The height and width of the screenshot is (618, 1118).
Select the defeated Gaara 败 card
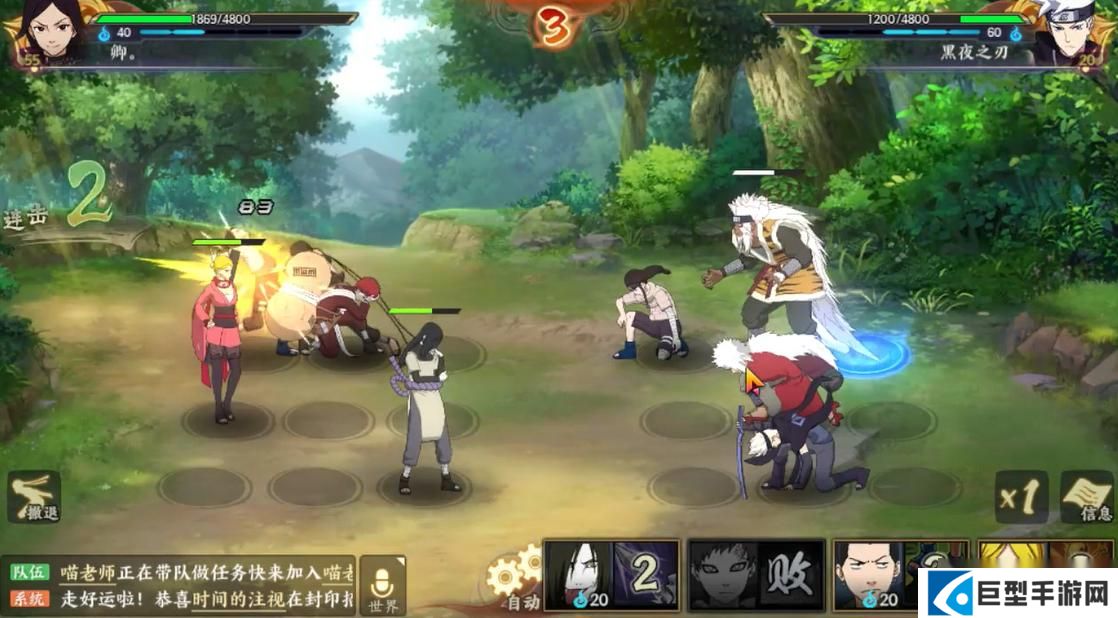[x=757, y=575]
